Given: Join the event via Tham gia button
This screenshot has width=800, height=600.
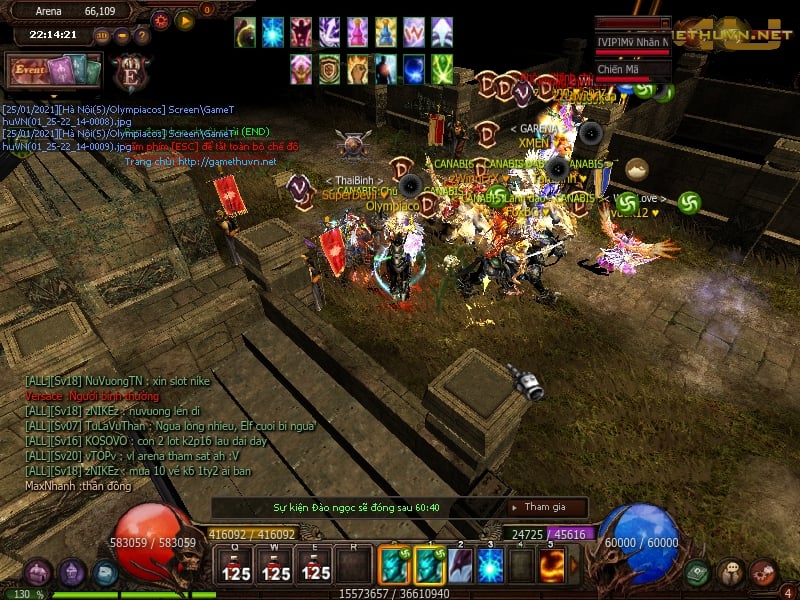Looking at the screenshot, I should pos(543,507).
